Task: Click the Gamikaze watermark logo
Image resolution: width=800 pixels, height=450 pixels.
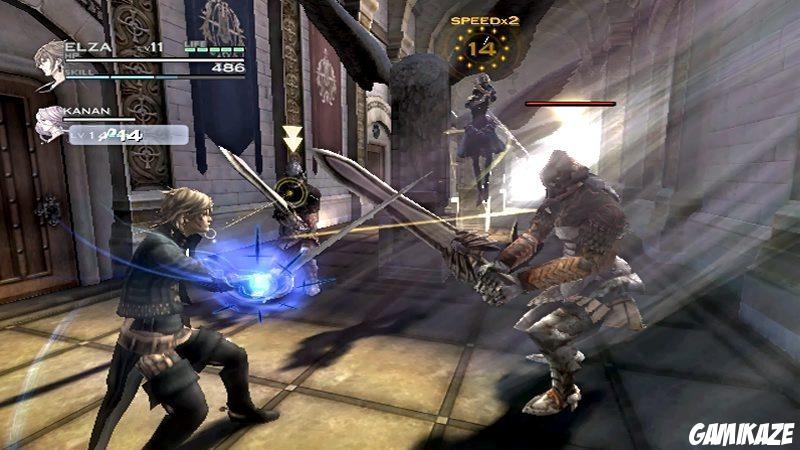Action: point(741,433)
